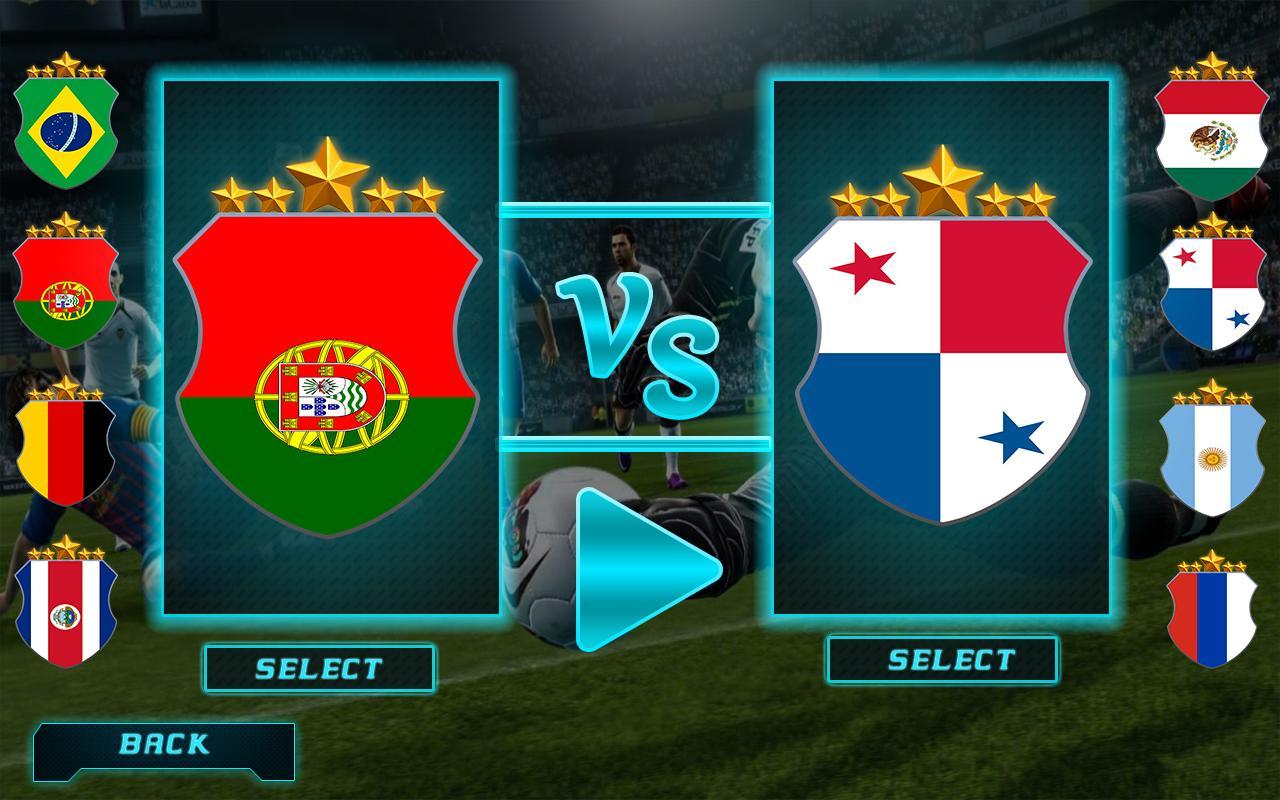Pick the Germany team crest
This screenshot has width=1280, height=800.
[65, 450]
